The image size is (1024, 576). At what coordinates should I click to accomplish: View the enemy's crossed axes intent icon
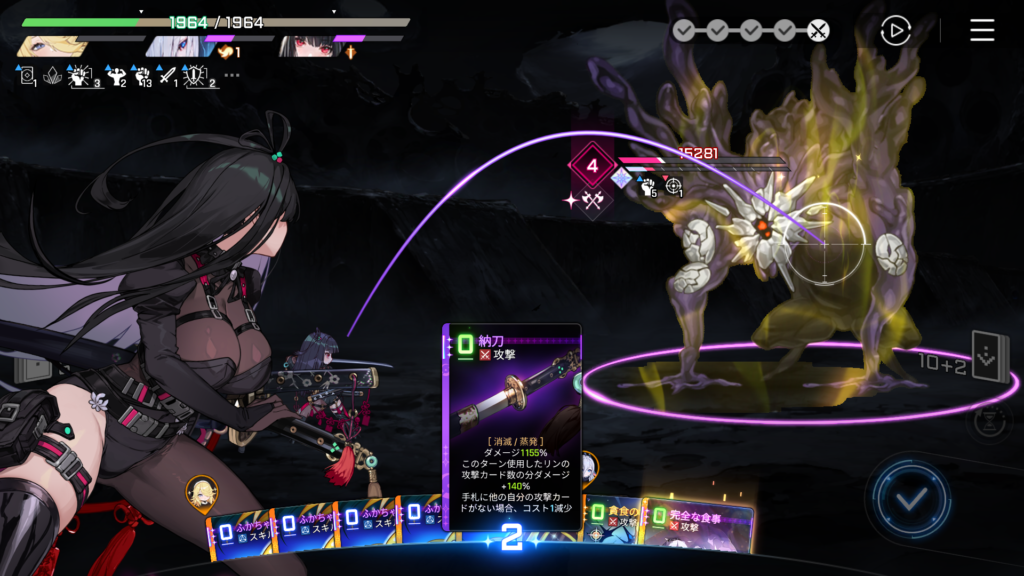tap(593, 200)
